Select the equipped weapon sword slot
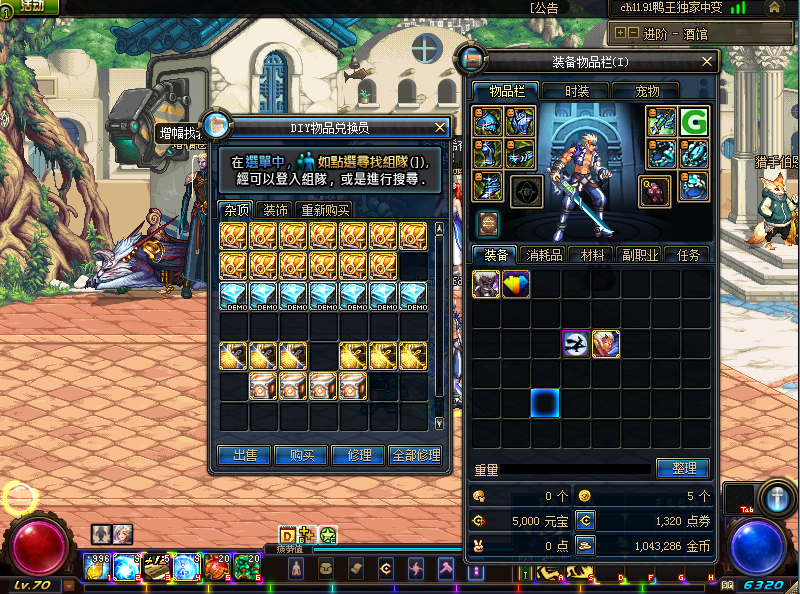Screen dimensions: 800x594 pyautogui.click(x=661, y=122)
